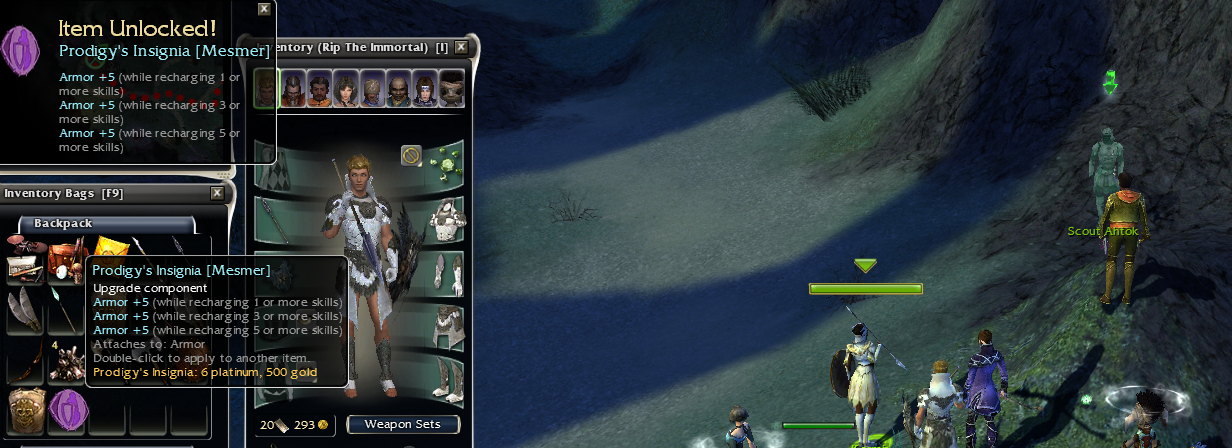Toggle the round gold costume display icon

point(411,155)
